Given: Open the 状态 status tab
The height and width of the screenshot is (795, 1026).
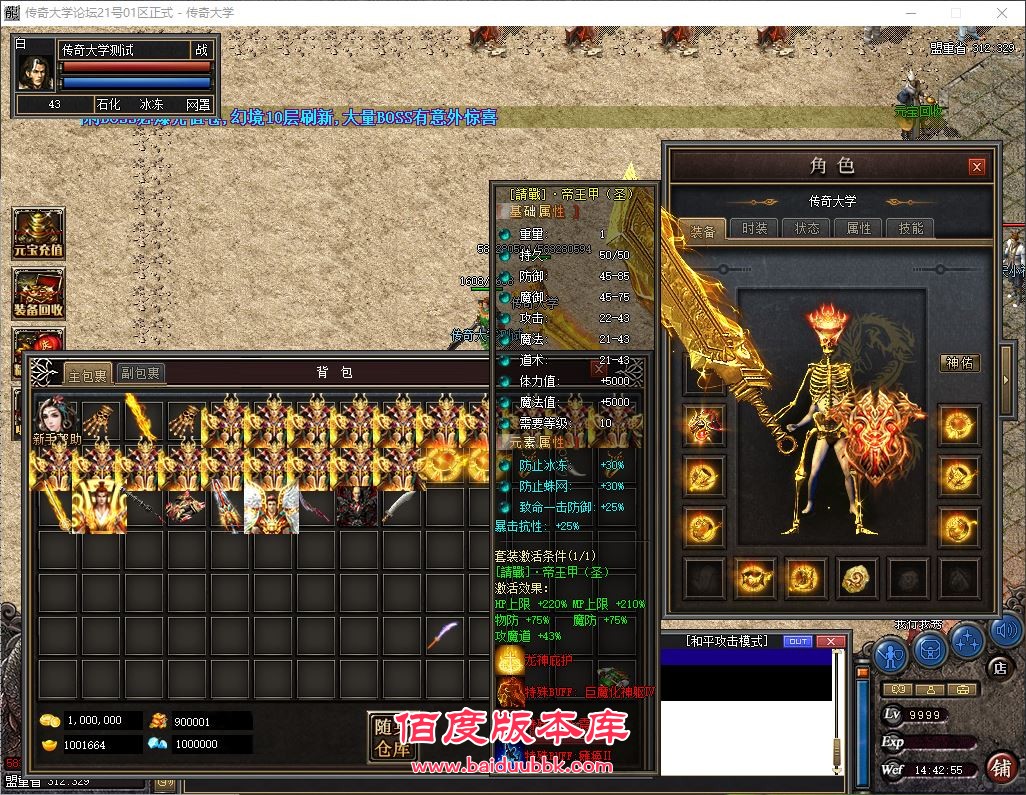Looking at the screenshot, I should [807, 228].
